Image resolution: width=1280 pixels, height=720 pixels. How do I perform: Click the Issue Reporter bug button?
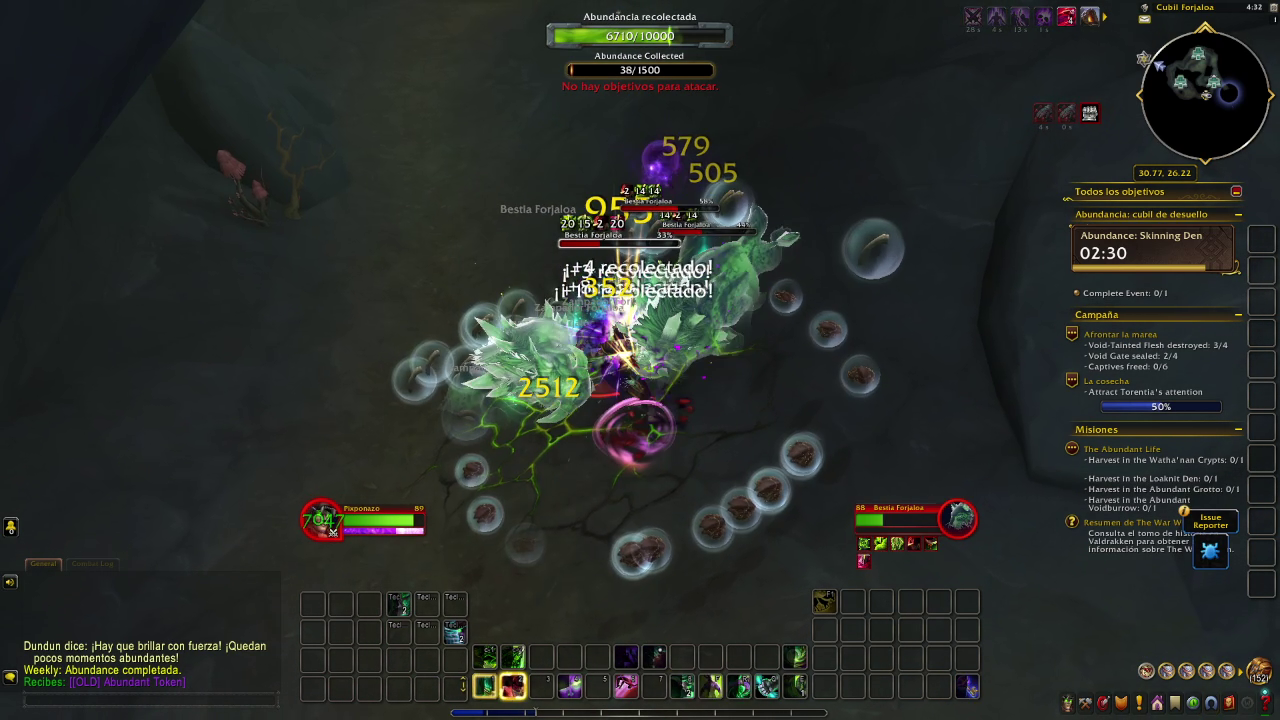click(x=1210, y=551)
